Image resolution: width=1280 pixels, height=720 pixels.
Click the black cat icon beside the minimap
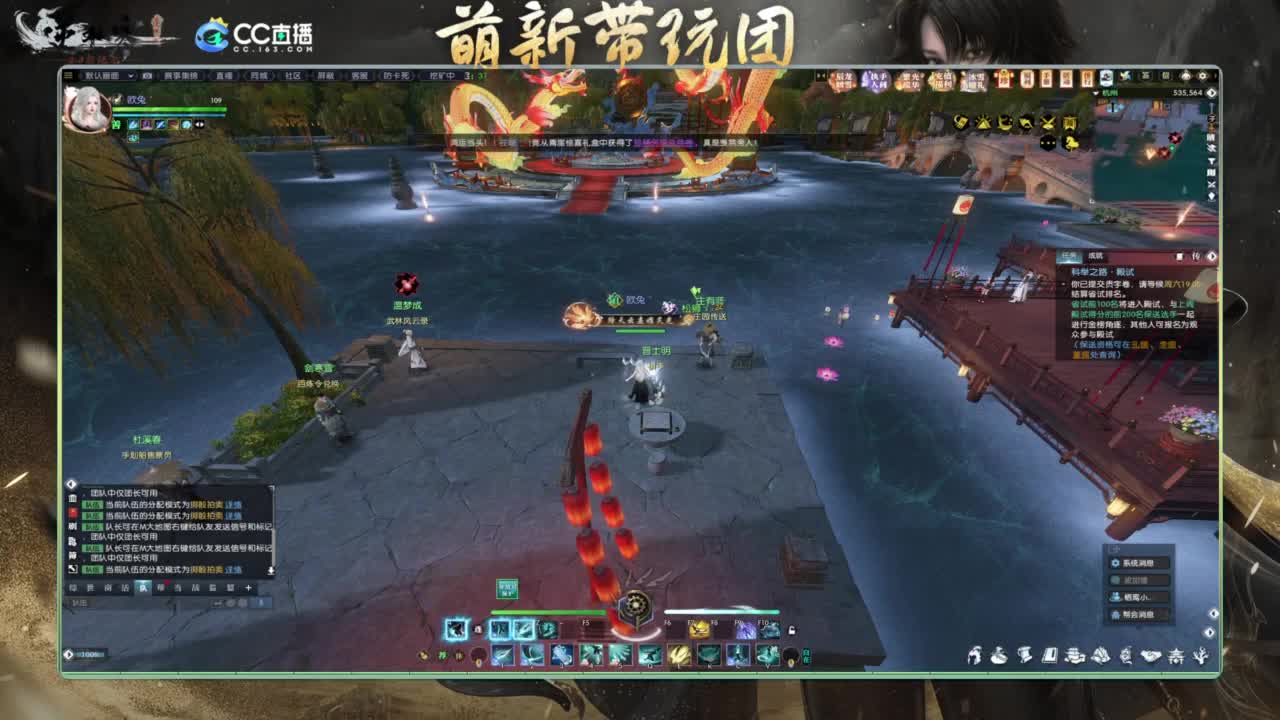[1047, 142]
